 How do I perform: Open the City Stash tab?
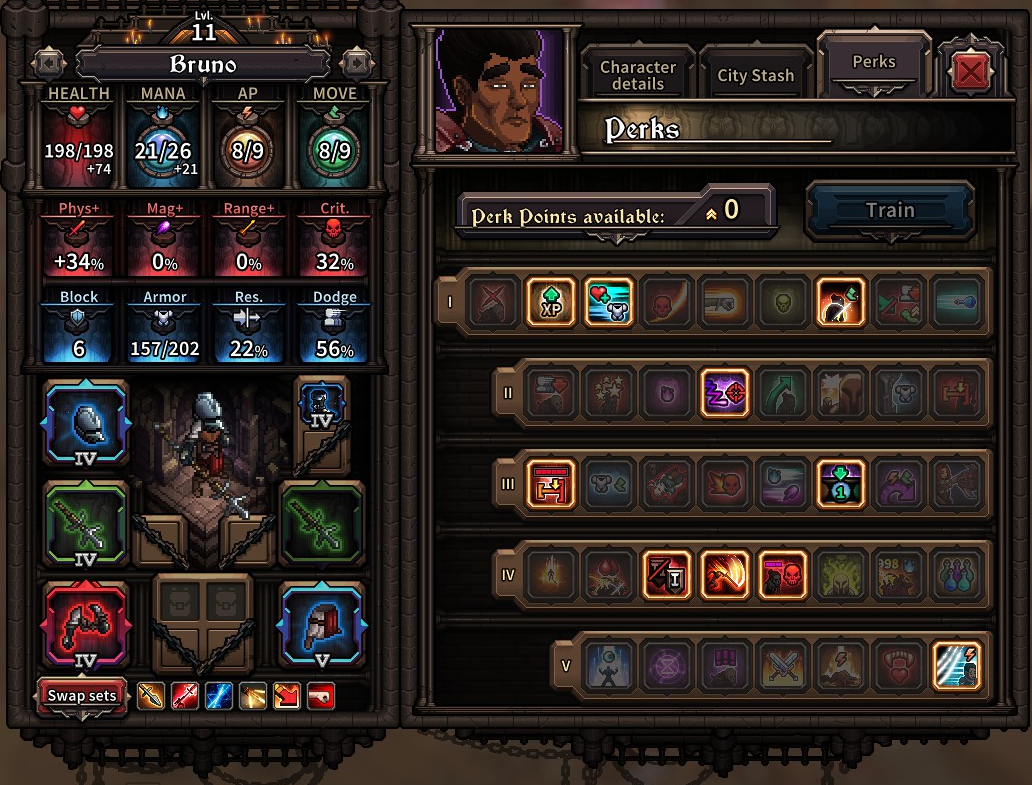(x=755, y=75)
